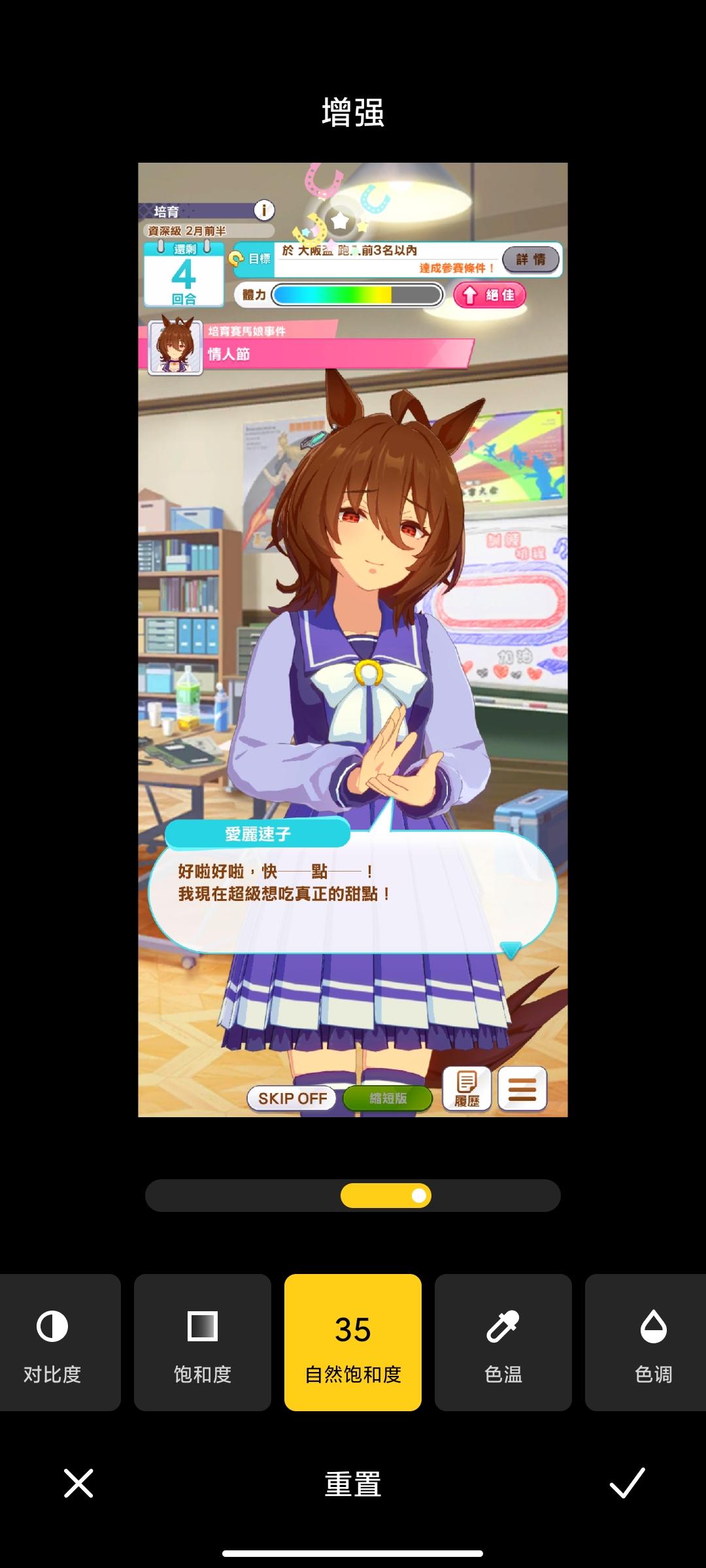
Task: Click the 絕佳 mood indicator
Action: (490, 295)
